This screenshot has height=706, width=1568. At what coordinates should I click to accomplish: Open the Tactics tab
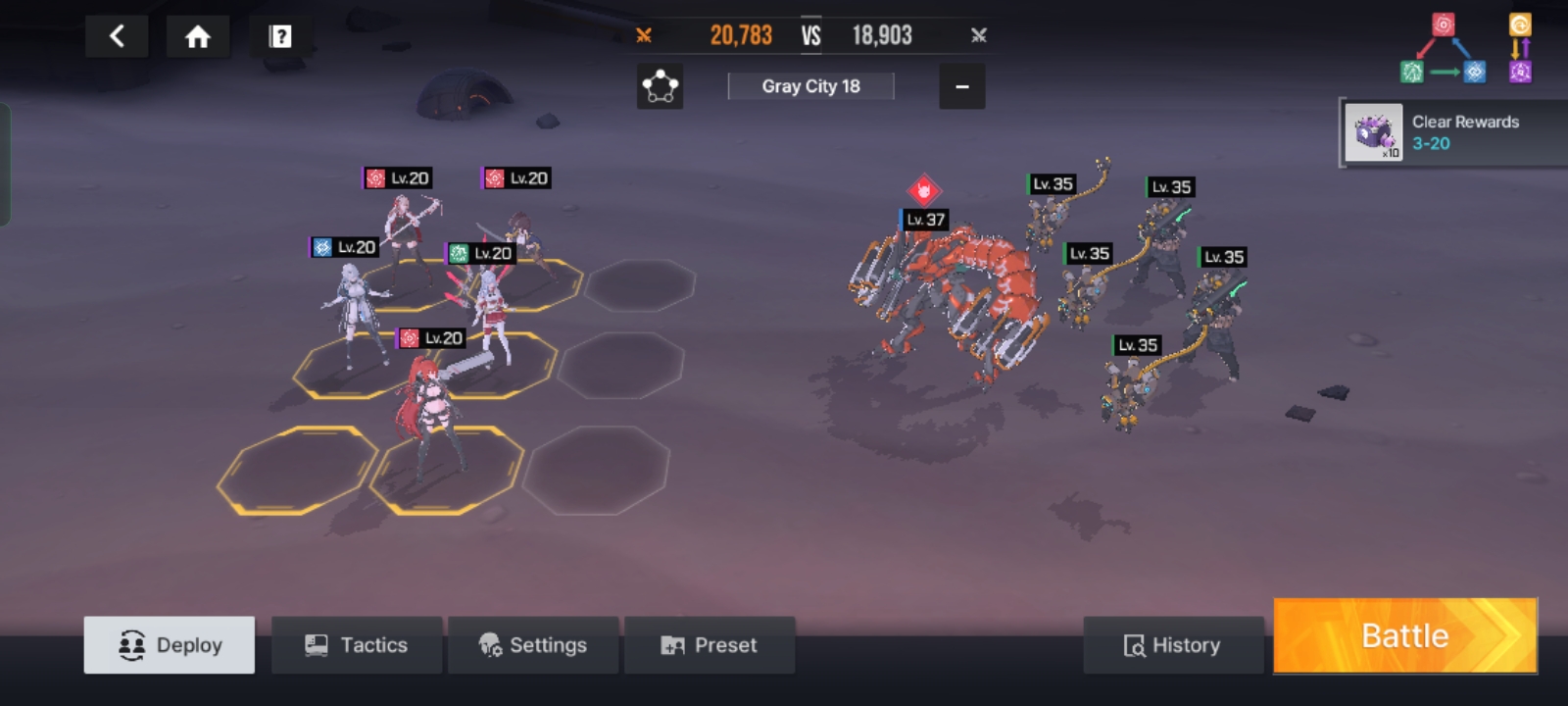(357, 645)
